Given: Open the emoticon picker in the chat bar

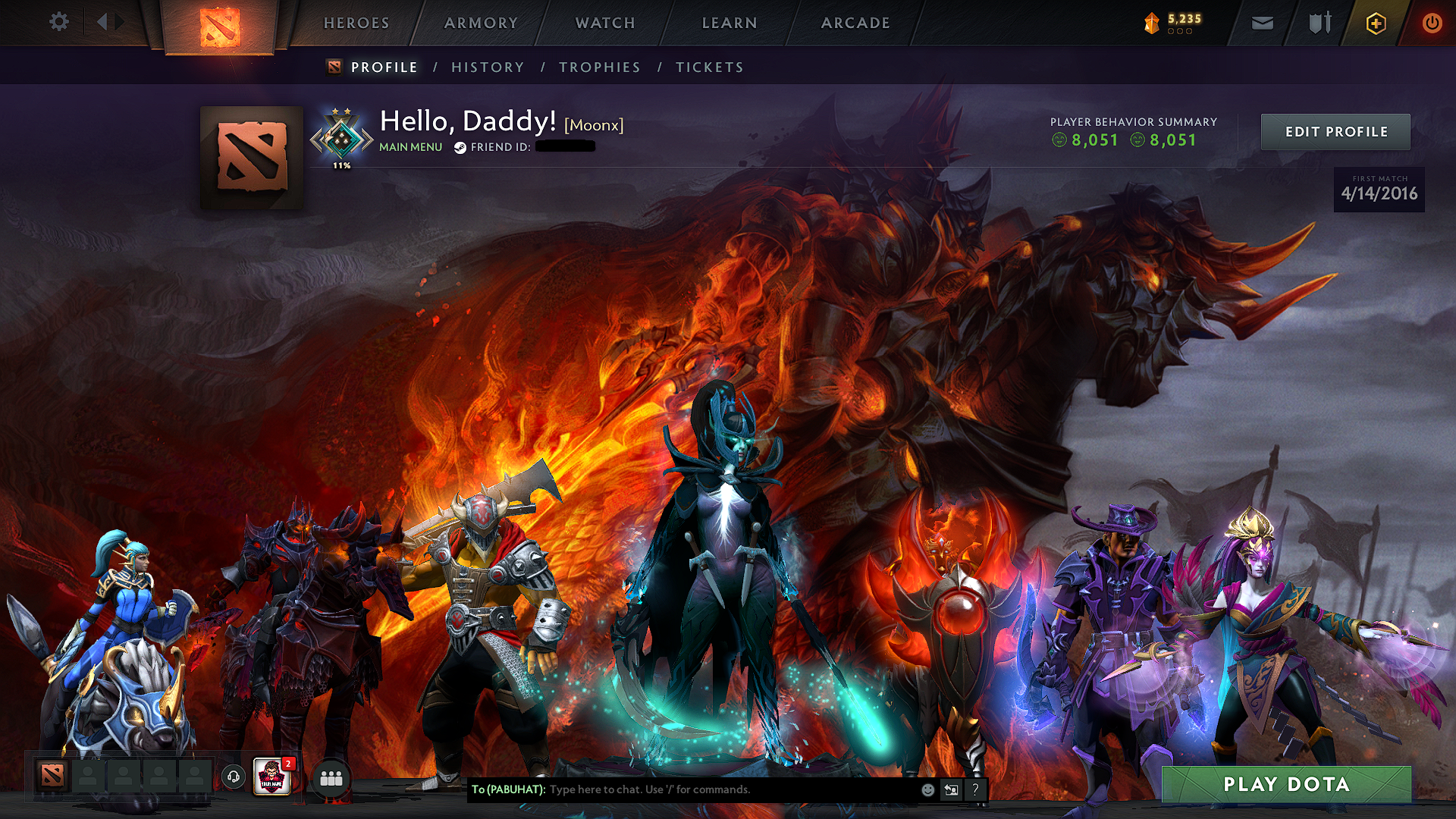Looking at the screenshot, I should [x=927, y=789].
